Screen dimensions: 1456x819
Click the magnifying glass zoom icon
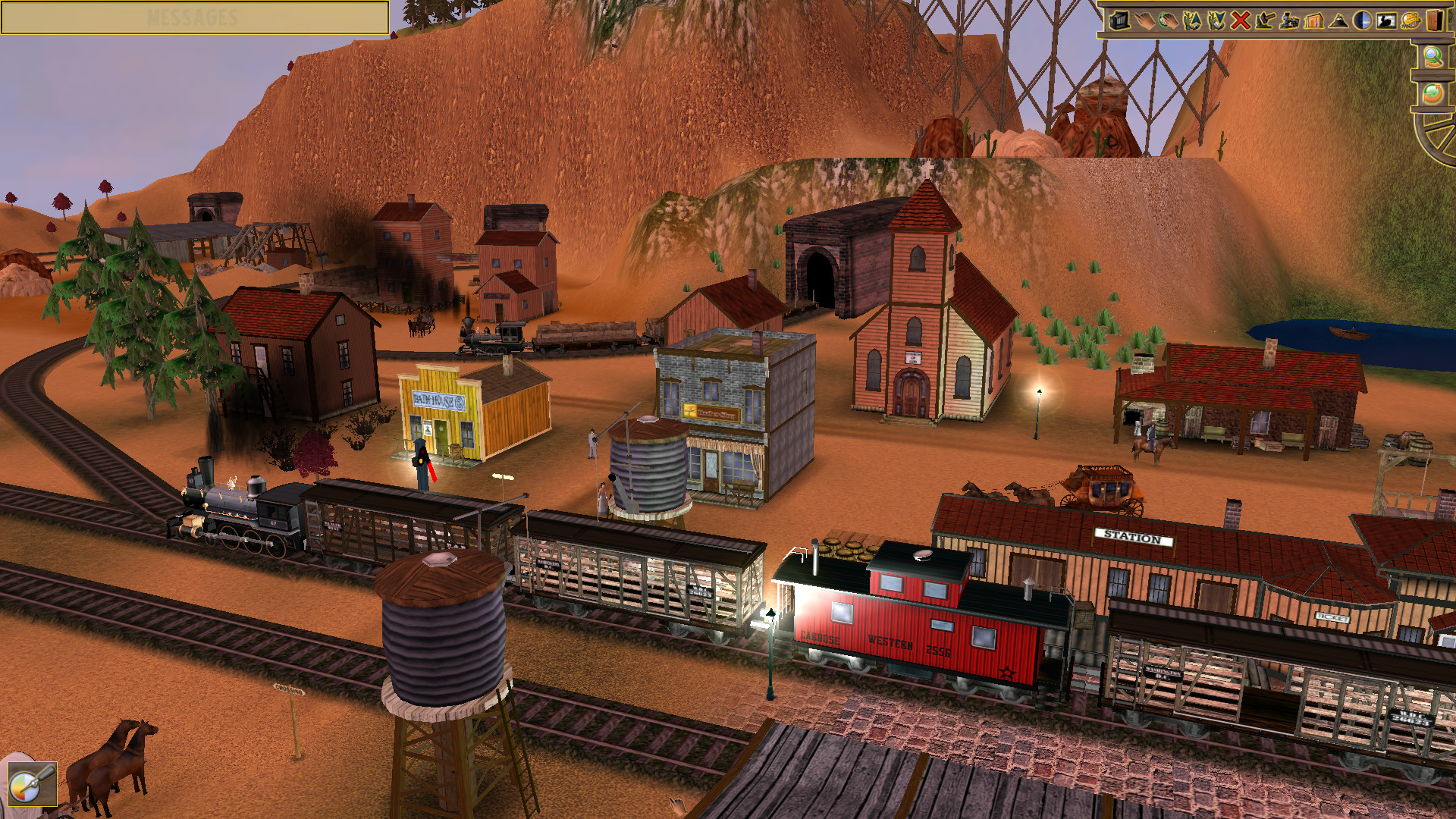pos(1436,56)
